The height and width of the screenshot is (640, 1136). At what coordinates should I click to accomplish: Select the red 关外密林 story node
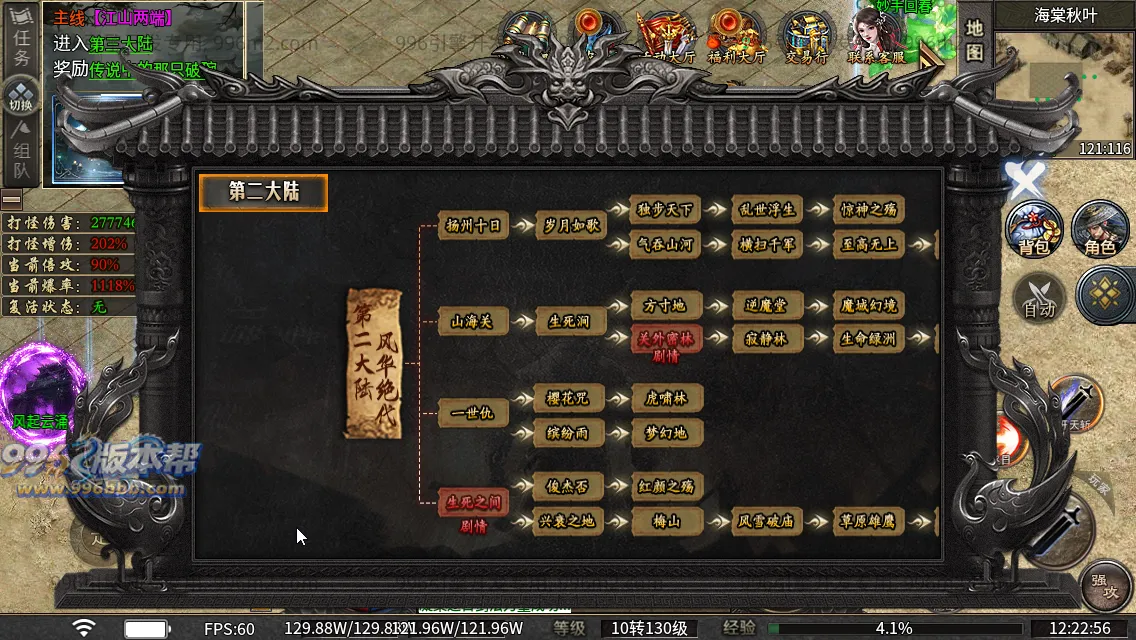[x=666, y=338]
